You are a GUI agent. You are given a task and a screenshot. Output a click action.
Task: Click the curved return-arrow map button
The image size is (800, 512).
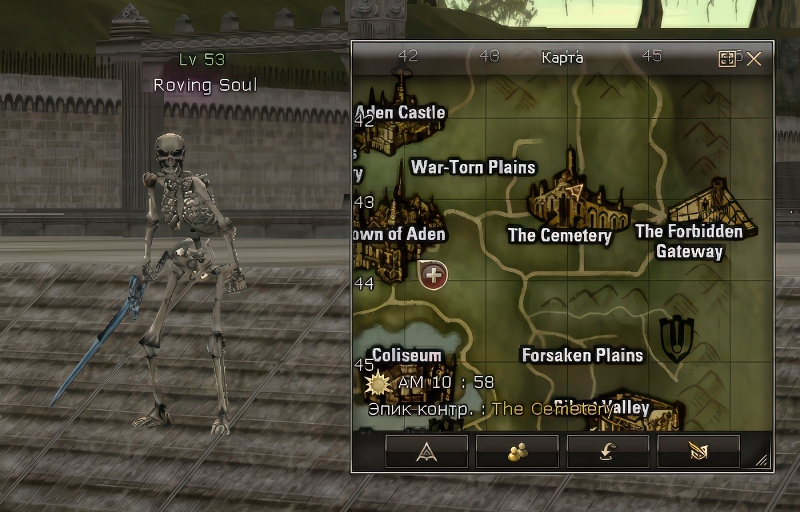tap(608, 451)
